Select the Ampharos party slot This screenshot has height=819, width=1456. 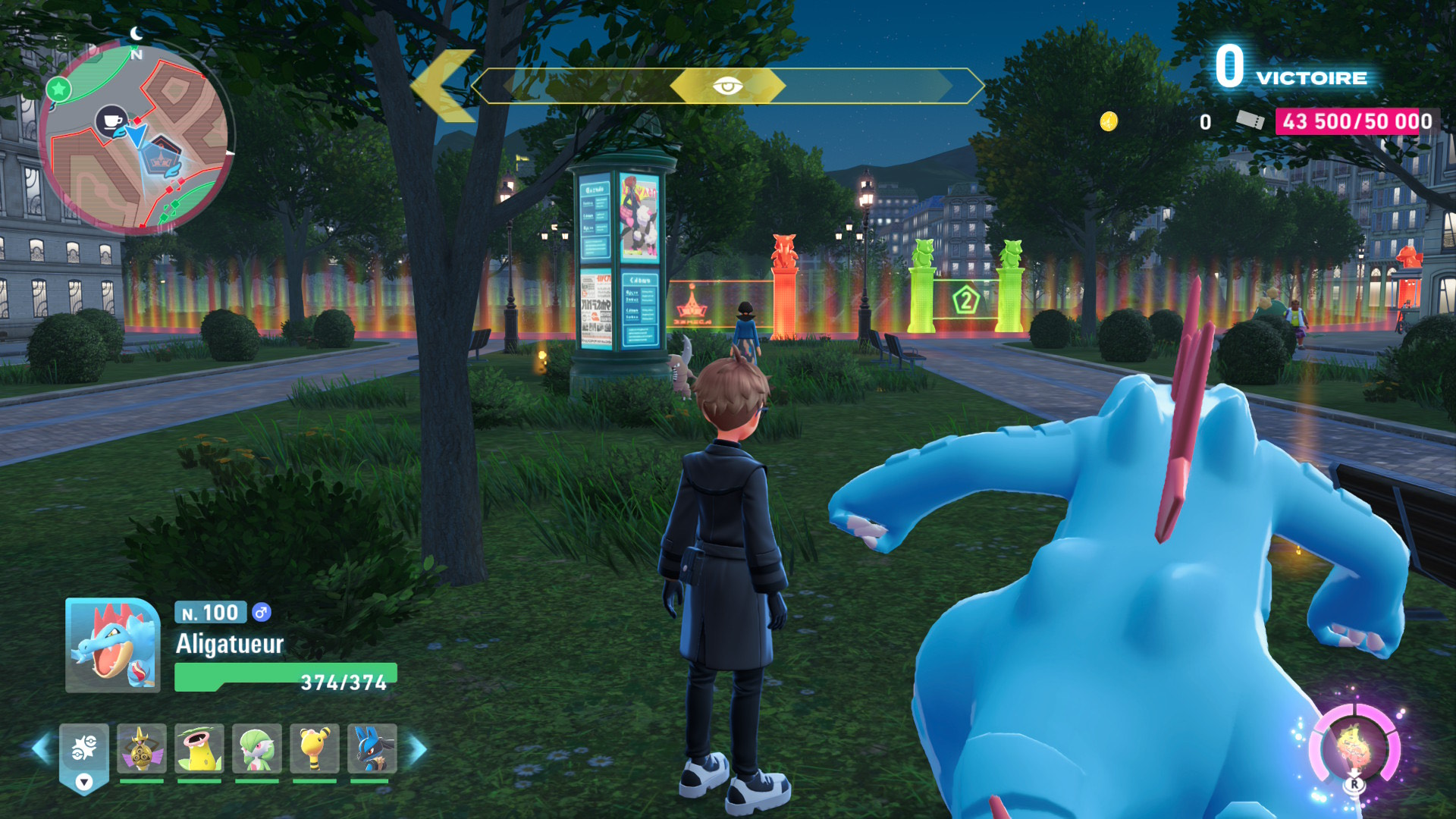[x=314, y=749]
